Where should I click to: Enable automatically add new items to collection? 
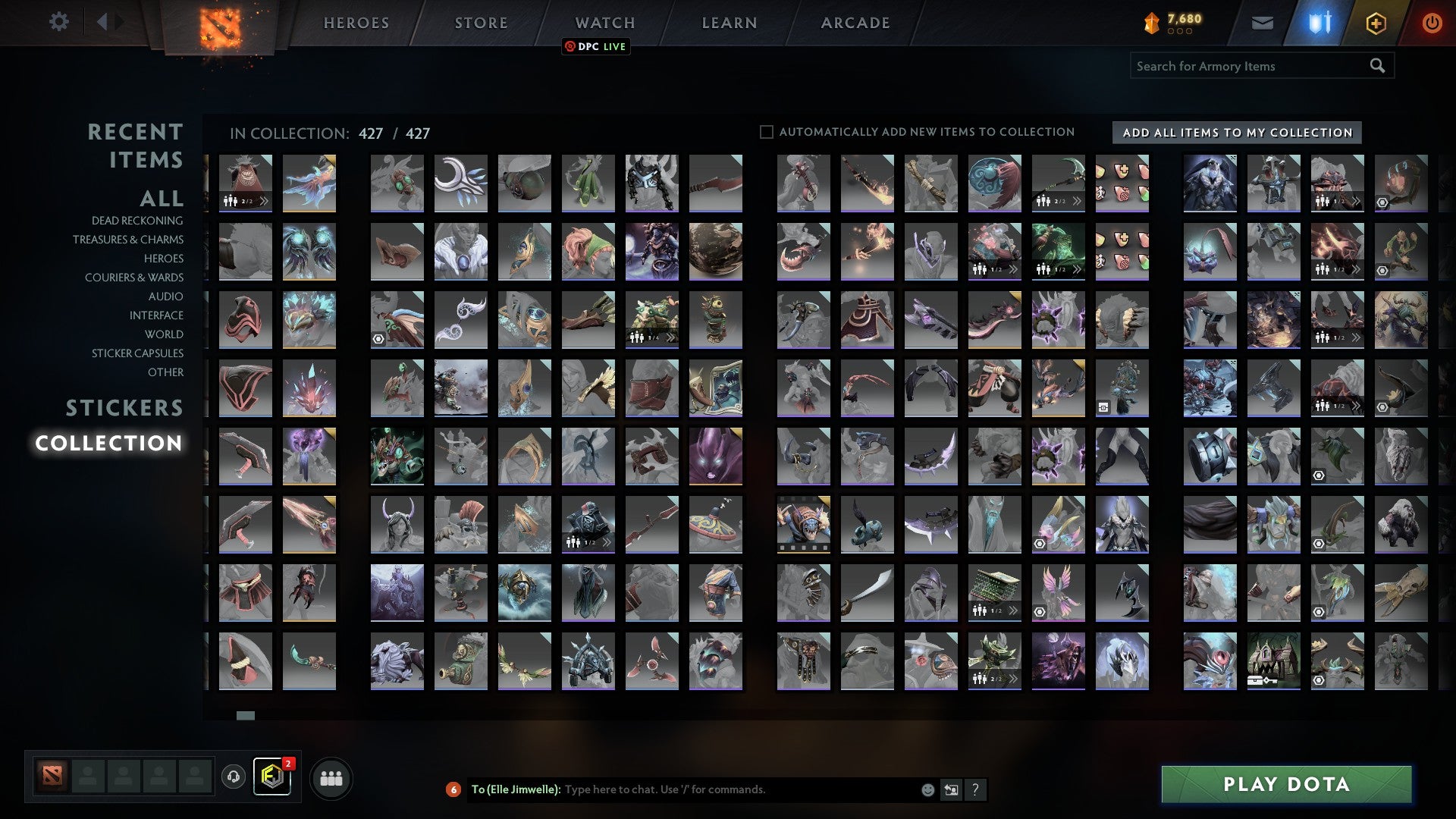click(x=766, y=131)
